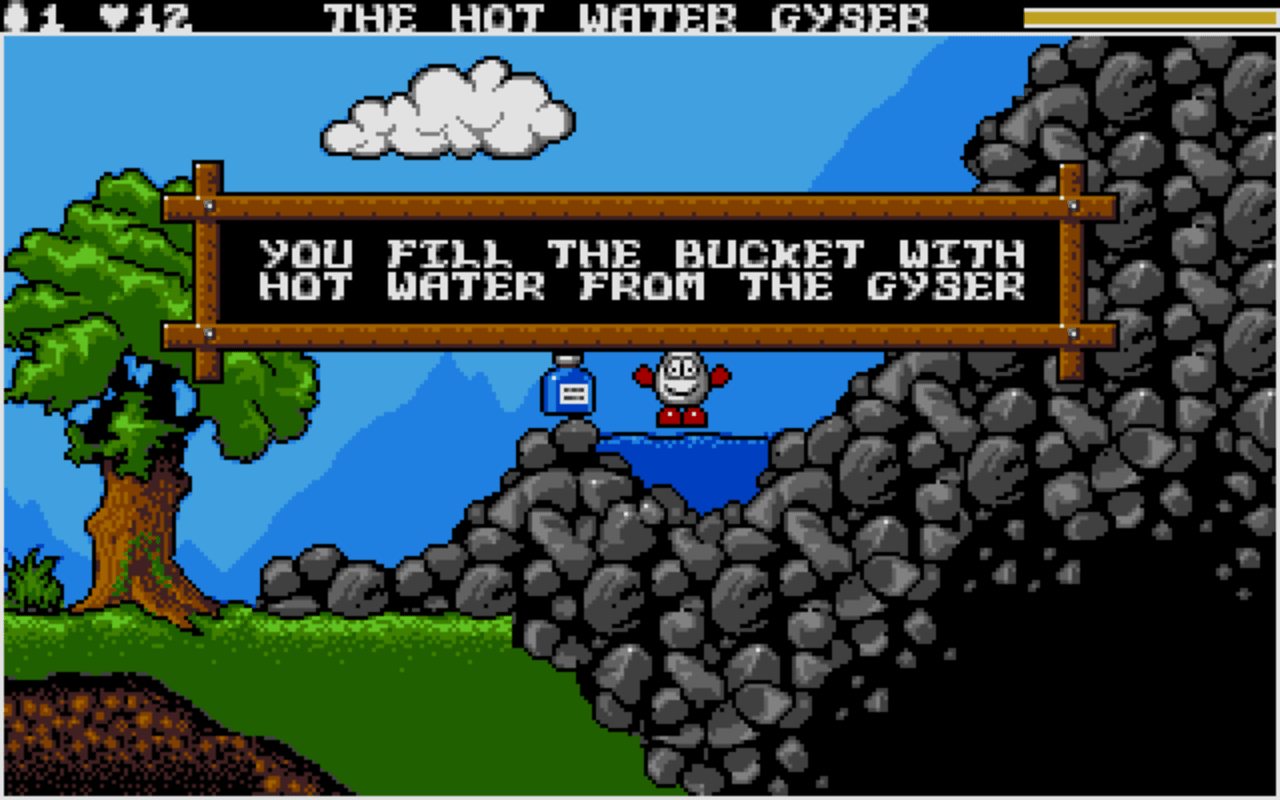Toggle the left signpost bolt fastener

(x=209, y=205)
